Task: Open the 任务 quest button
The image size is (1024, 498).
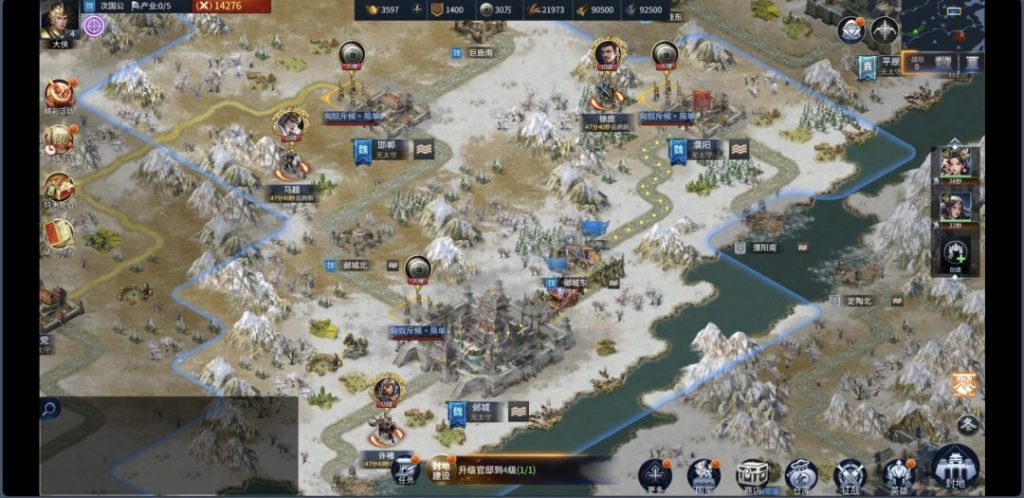Action: [x=405, y=471]
